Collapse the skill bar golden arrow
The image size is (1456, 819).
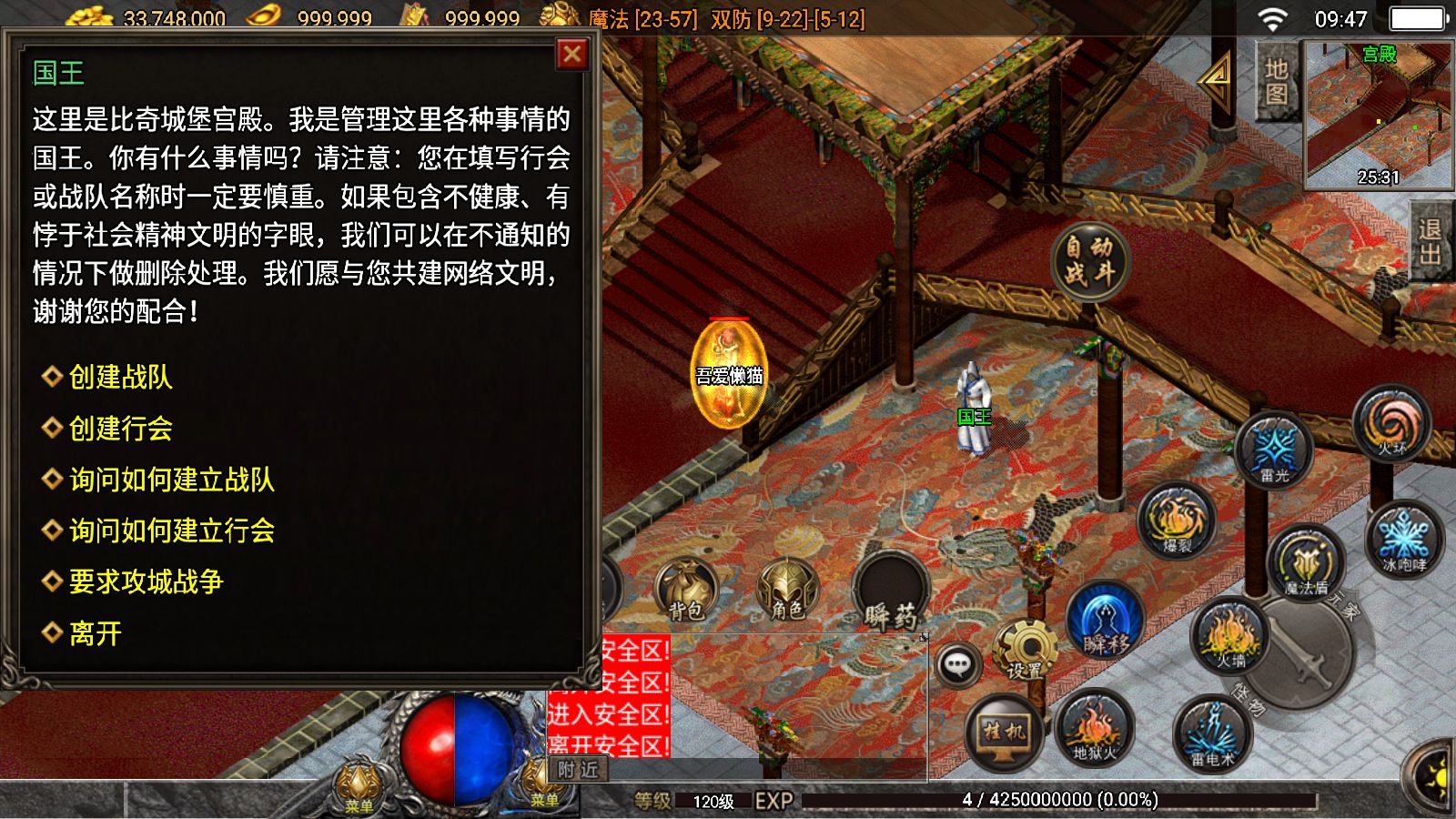(1218, 82)
